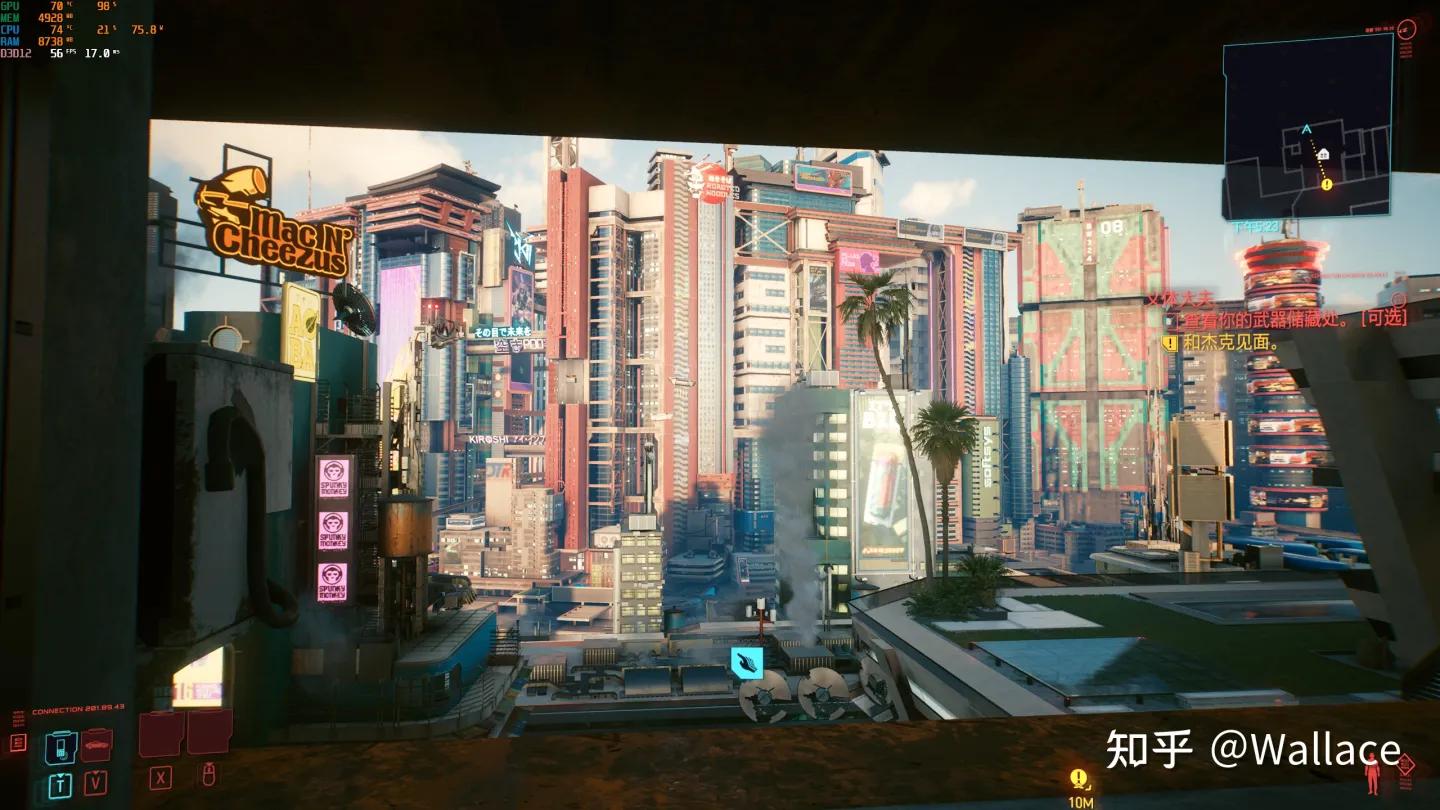Click the house icon on the minimap
1440x810 pixels.
[1322, 154]
